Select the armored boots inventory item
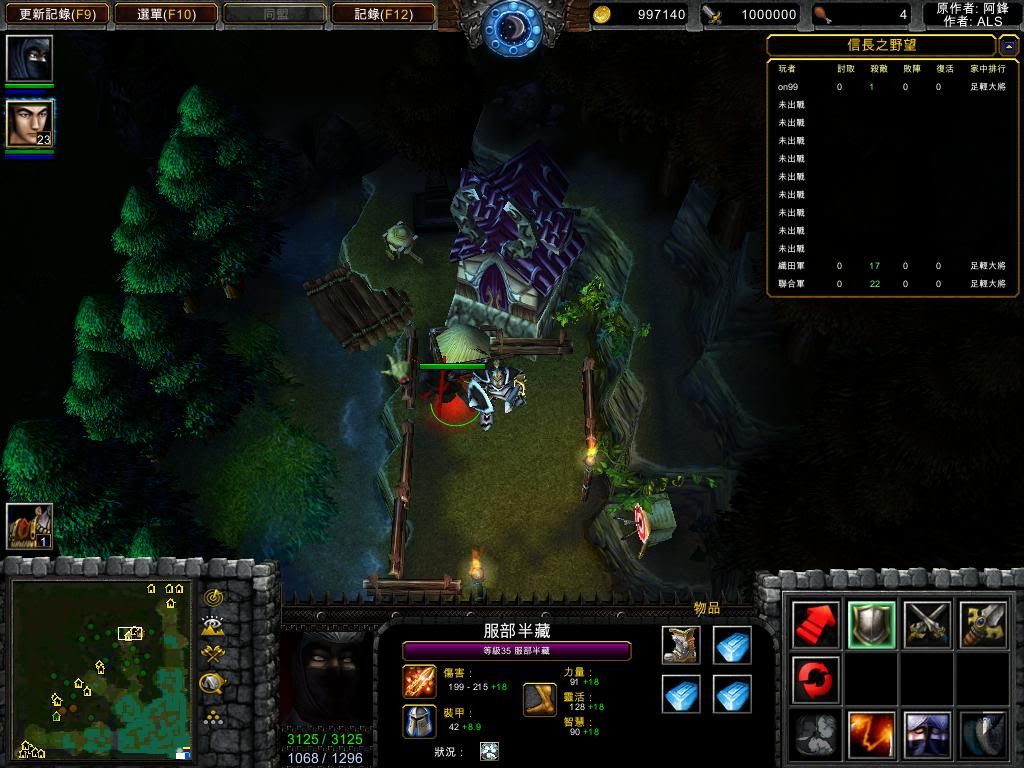 coord(681,646)
